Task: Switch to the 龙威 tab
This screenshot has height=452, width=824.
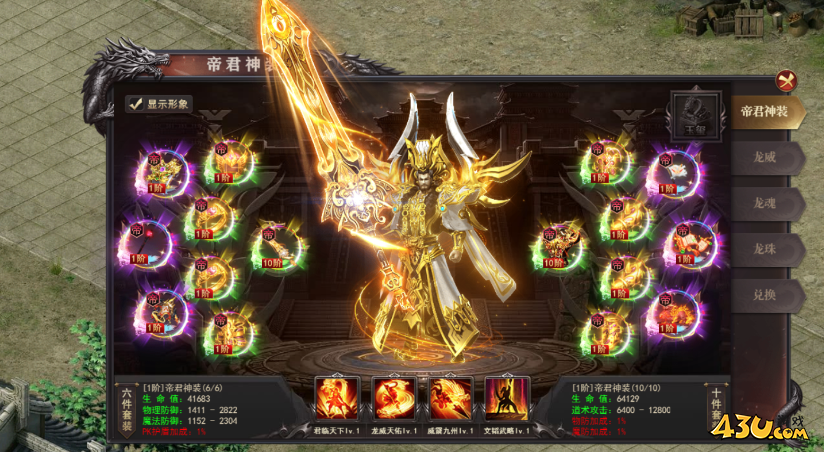Action: 763,157
